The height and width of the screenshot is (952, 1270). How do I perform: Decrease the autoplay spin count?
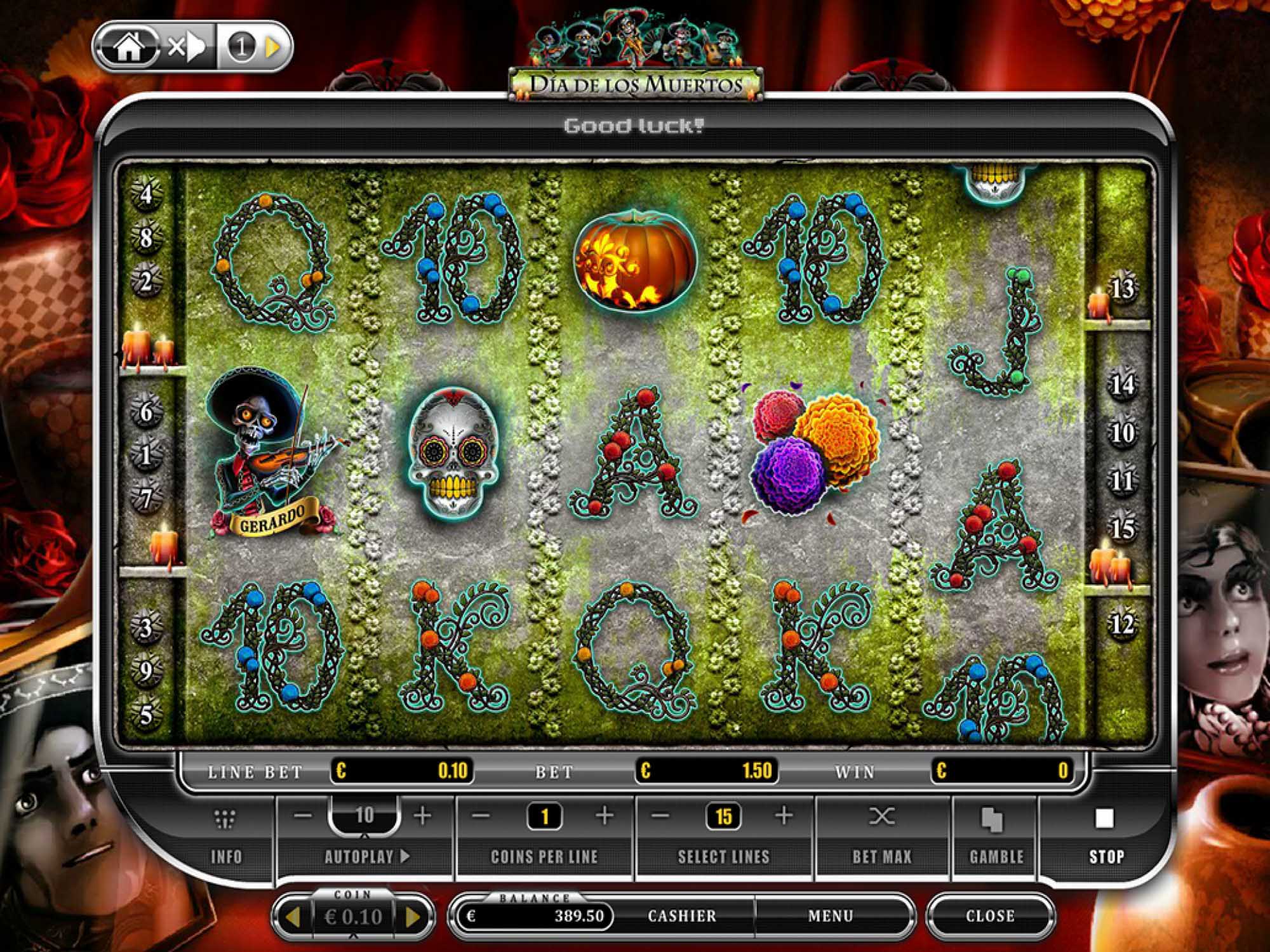pos(304,816)
